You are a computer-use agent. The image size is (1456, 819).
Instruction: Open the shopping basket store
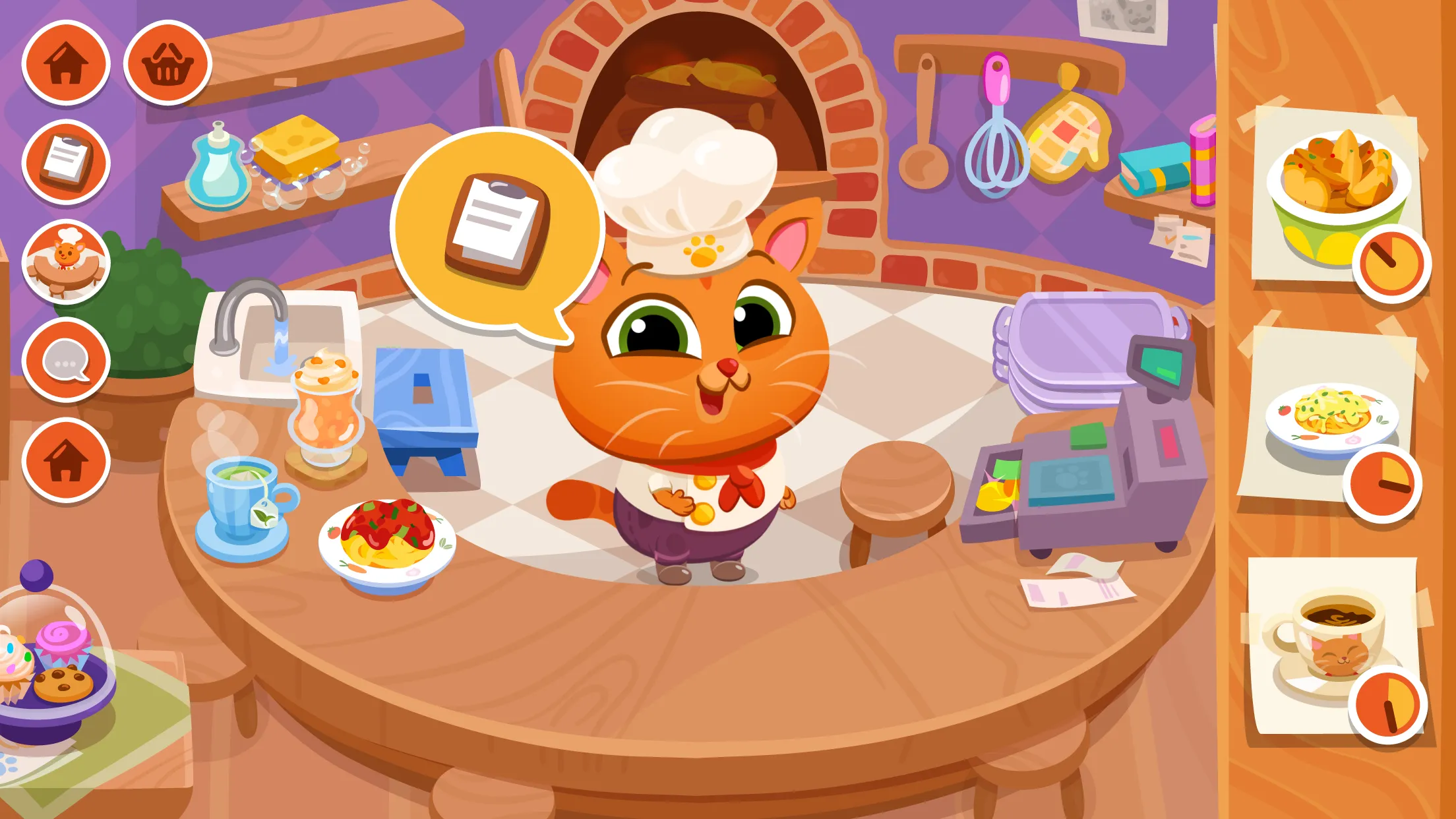click(167, 63)
